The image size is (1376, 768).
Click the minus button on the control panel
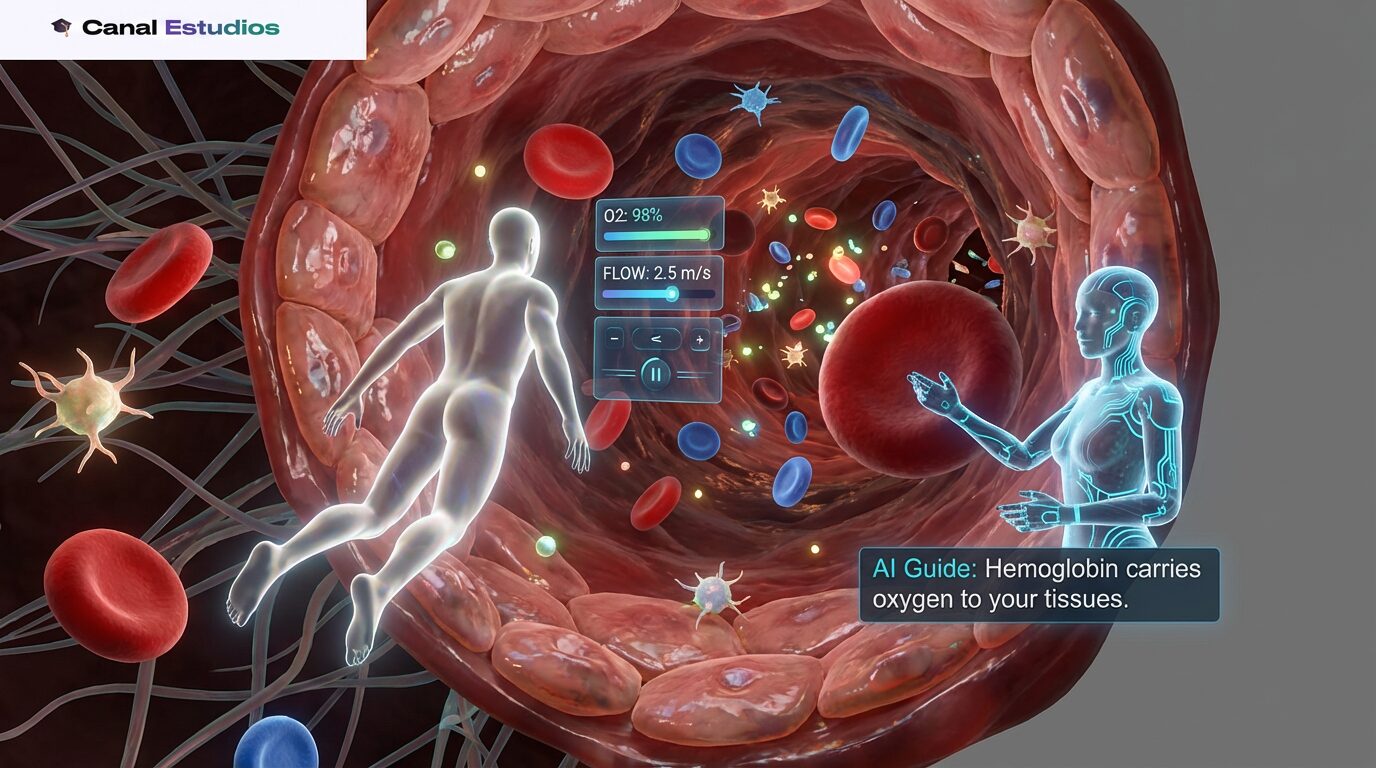(615, 339)
